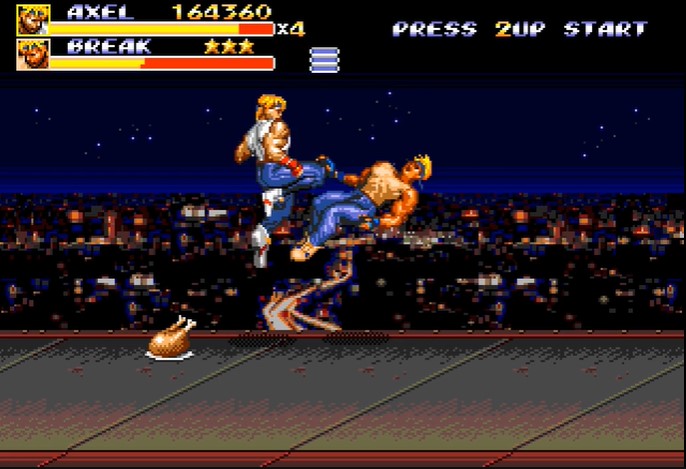The height and width of the screenshot is (469, 686).
Task: Click the blue stacked bars icon
Action: pos(324,60)
